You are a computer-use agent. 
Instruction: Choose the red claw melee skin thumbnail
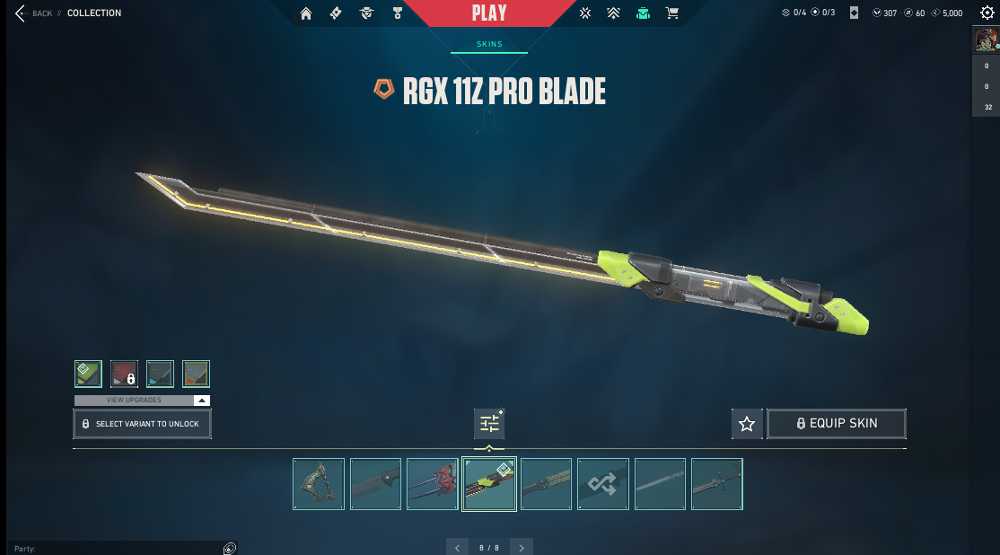point(433,484)
